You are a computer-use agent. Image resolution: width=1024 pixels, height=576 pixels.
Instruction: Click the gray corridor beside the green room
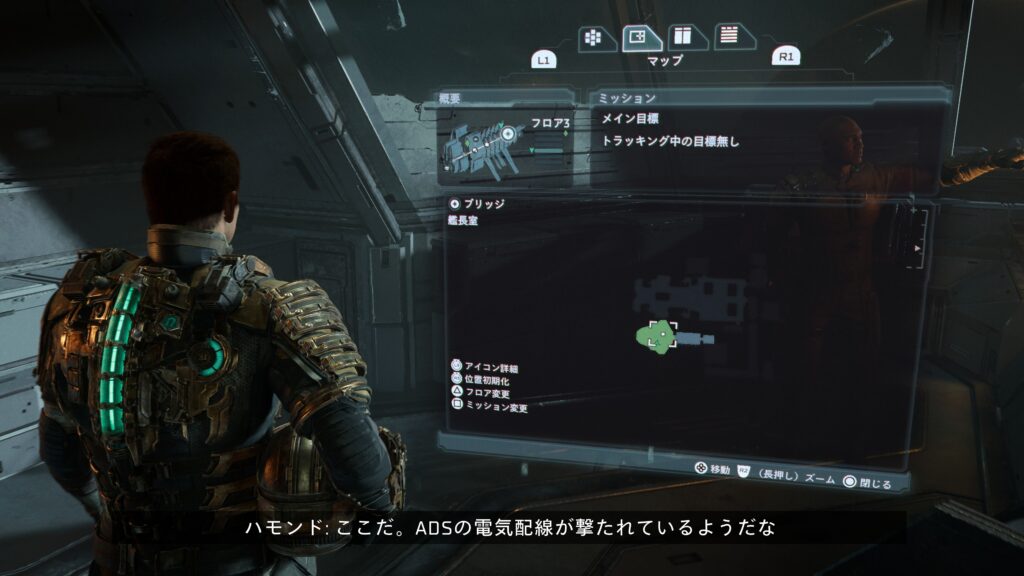[x=696, y=340]
